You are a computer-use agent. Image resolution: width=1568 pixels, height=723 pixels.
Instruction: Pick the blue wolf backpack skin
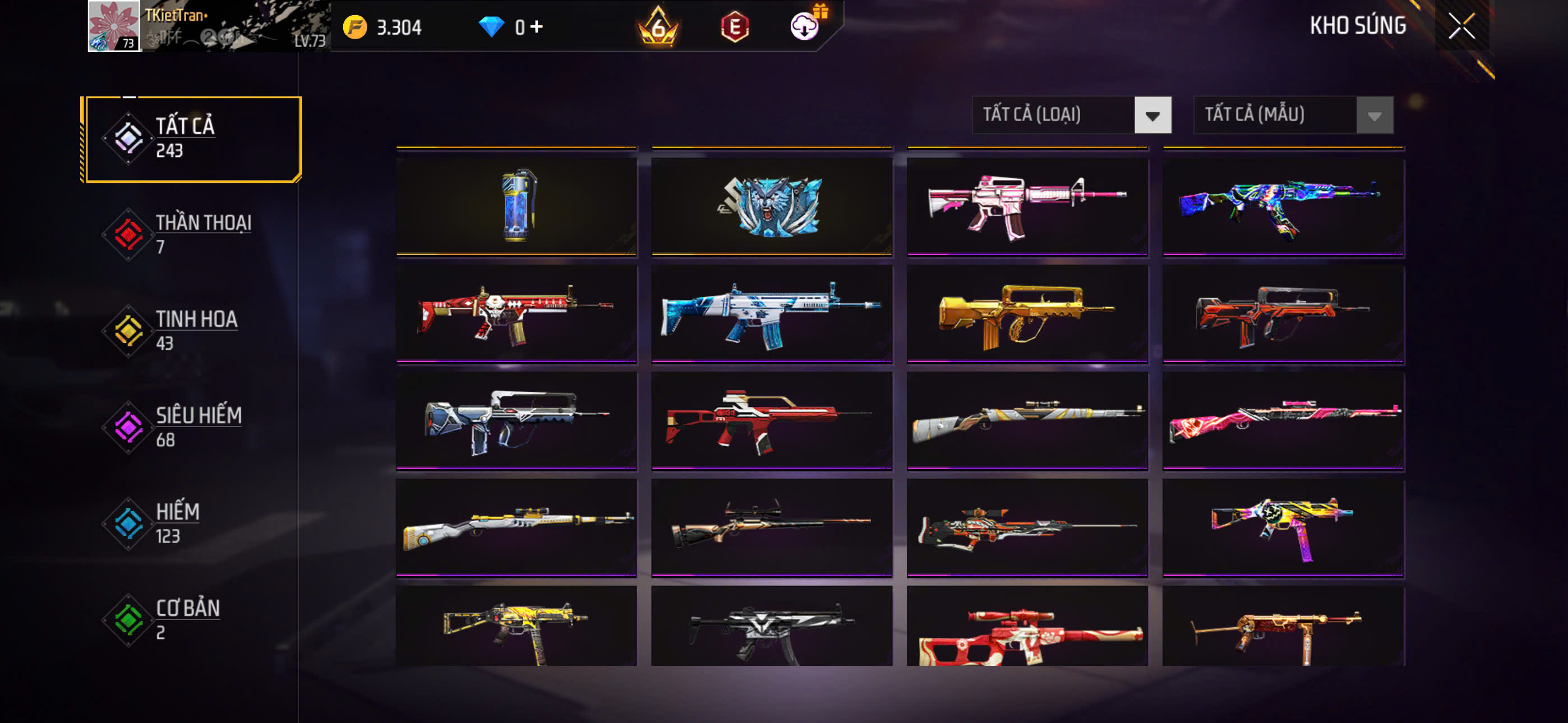point(771,206)
